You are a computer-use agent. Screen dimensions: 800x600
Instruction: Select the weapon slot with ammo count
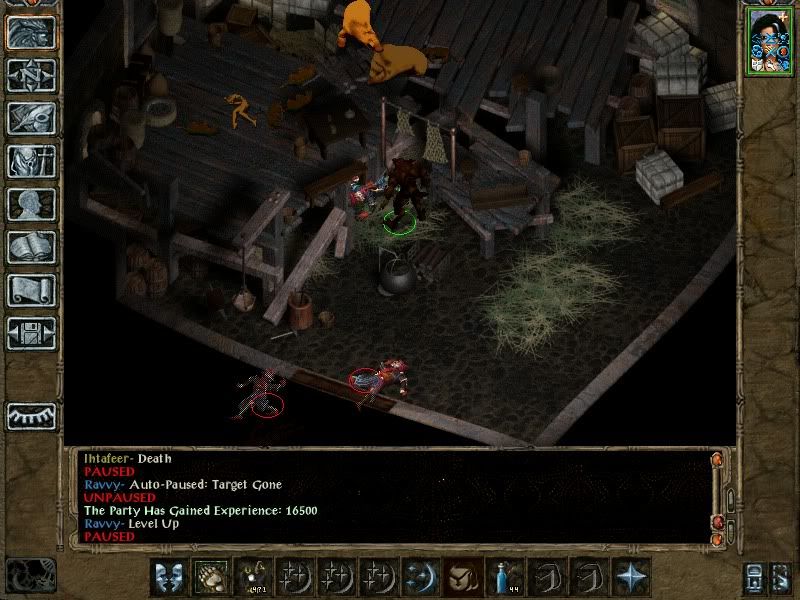tap(252, 579)
